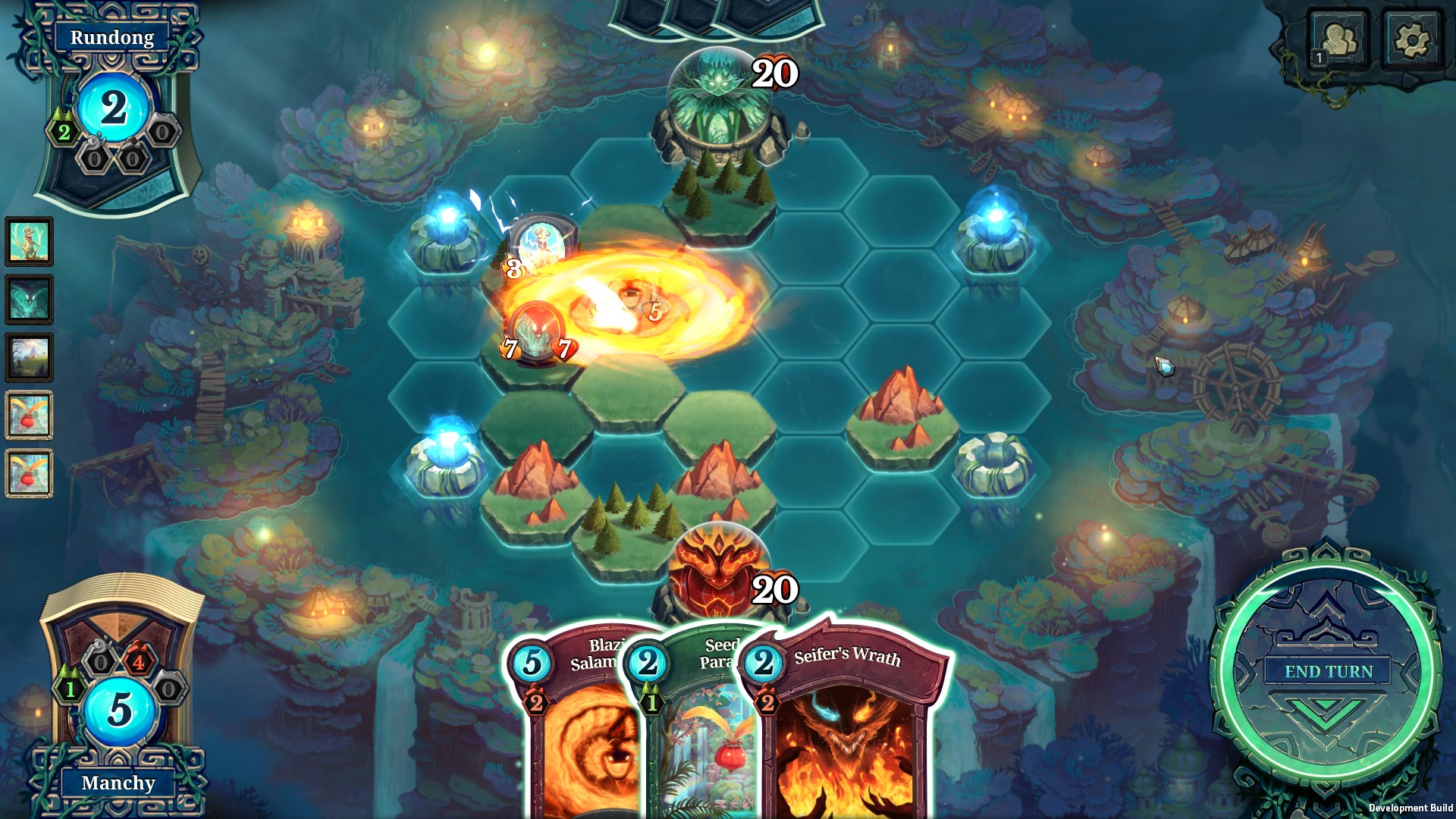Select the enemy creature with 3 attack
Viewport: 1456px width, 819px height.
[540, 246]
